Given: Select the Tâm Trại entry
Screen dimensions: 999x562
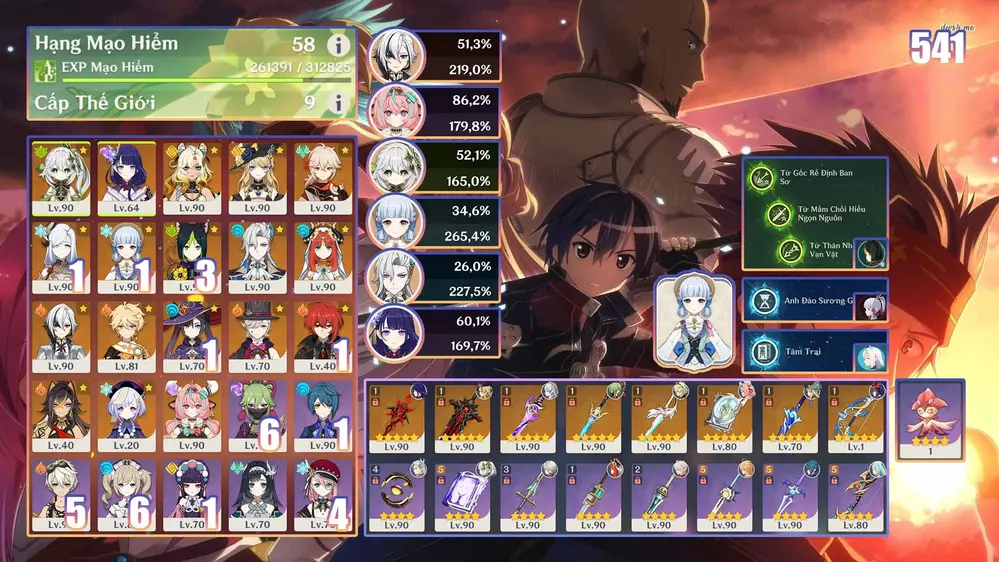Looking at the screenshot, I should 814,351.
